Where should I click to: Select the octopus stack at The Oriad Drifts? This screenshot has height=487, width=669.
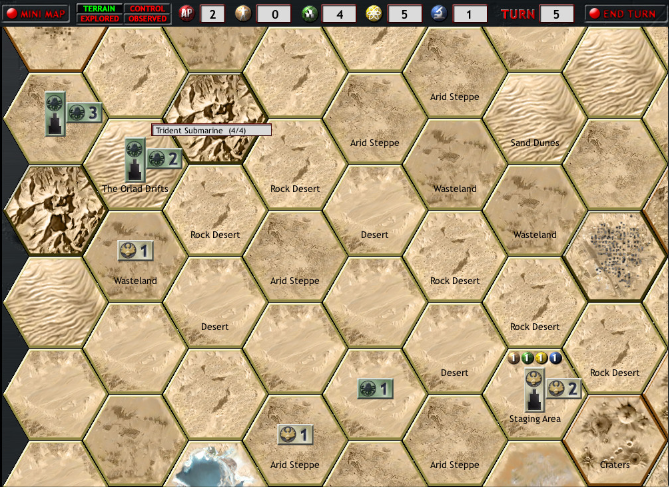(x=164, y=158)
